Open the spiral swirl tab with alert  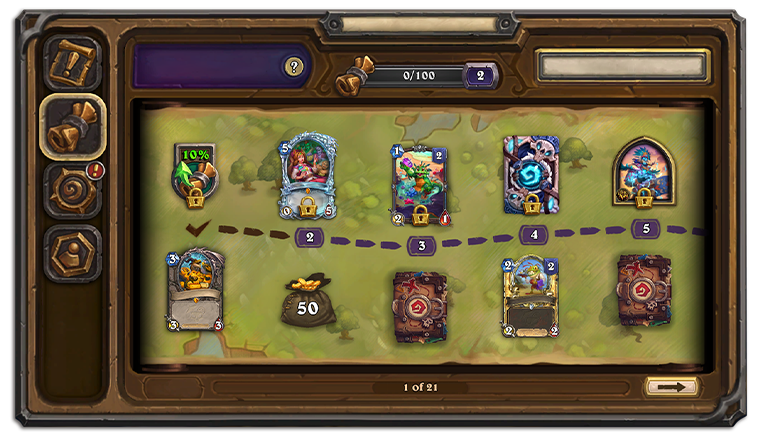(73, 190)
